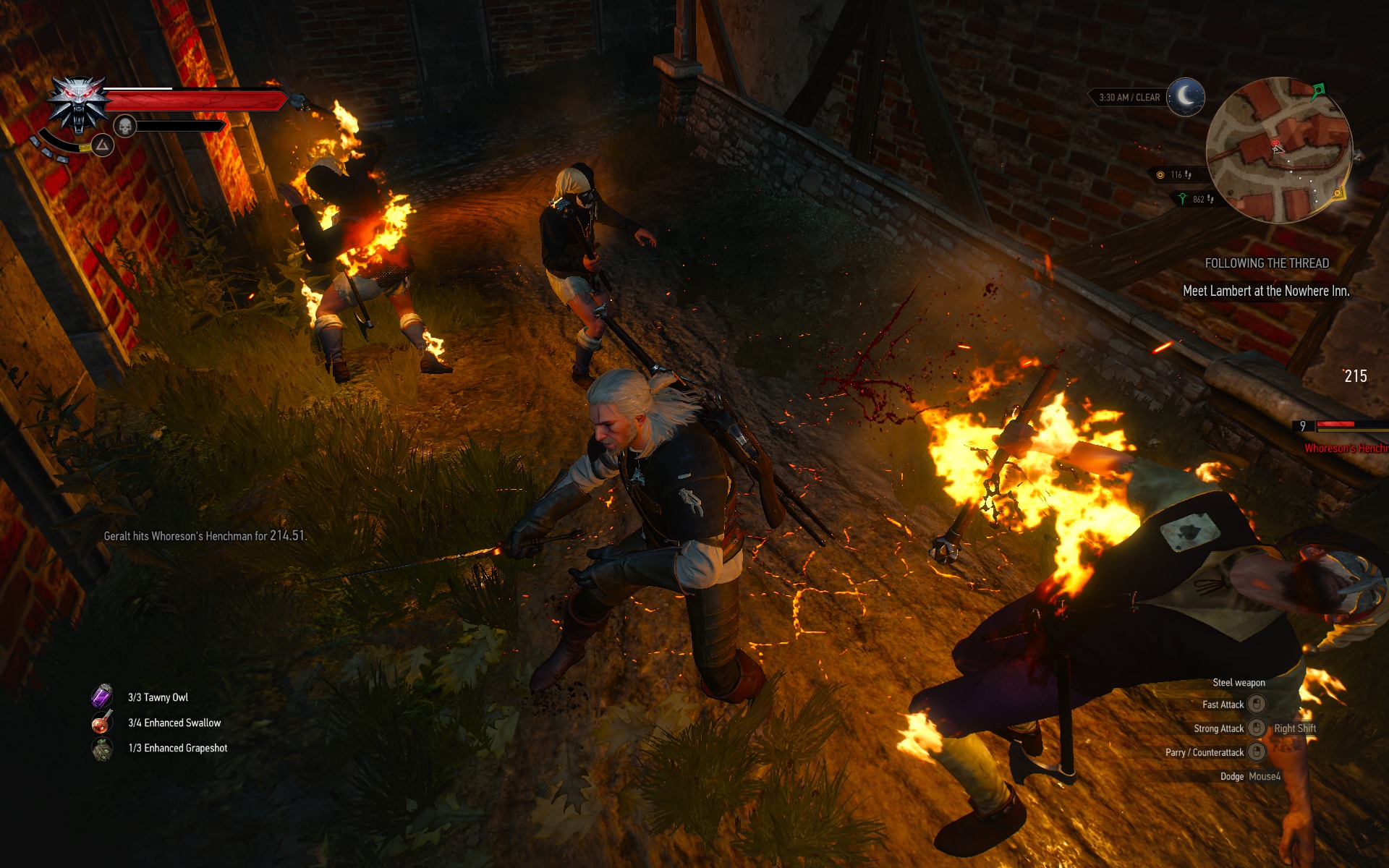Viewport: 1389px width, 868px height.
Task: Open the Following the Thread quest tracker
Action: pos(1266,263)
